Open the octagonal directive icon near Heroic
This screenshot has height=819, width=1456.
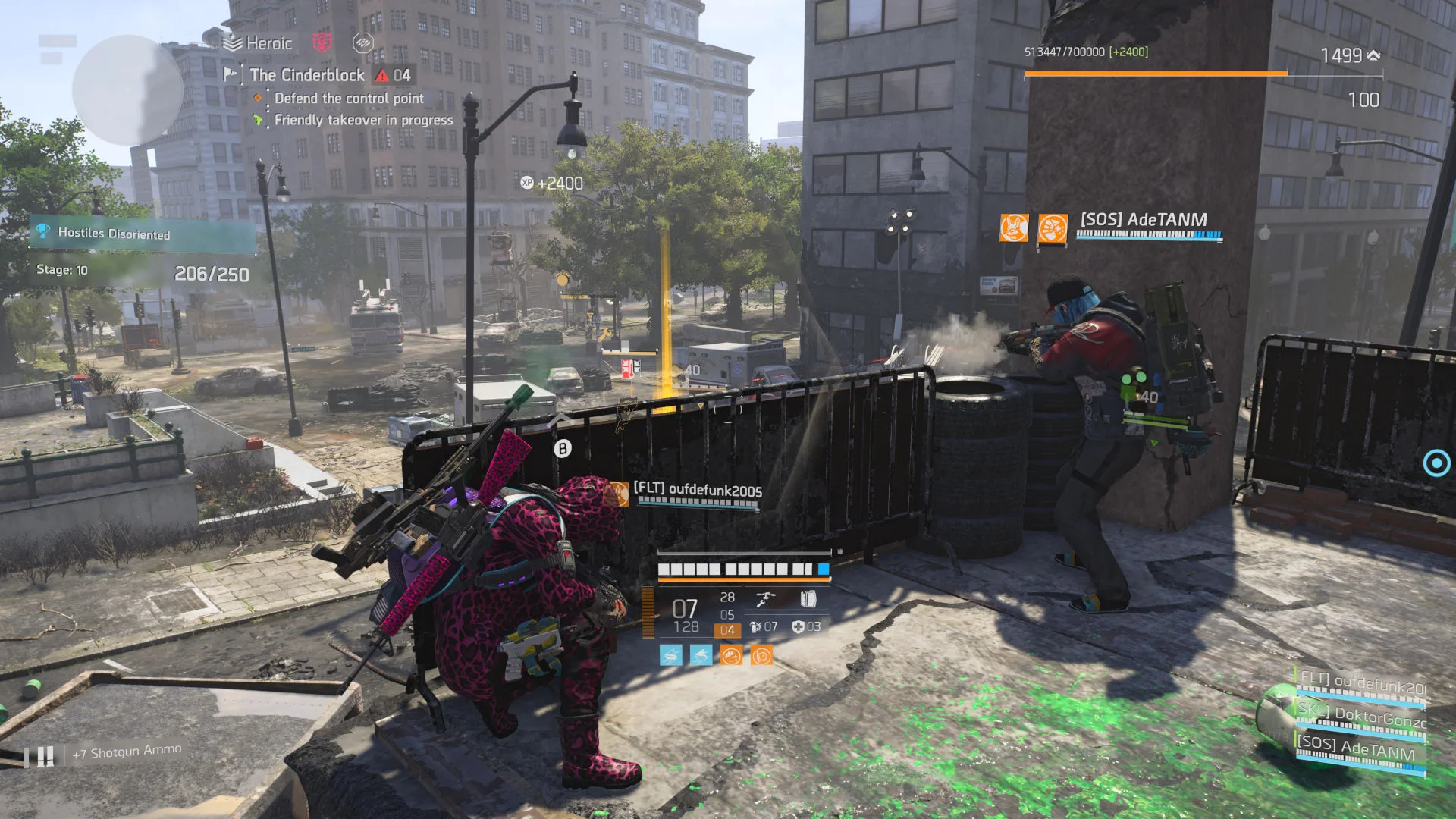coord(363,43)
